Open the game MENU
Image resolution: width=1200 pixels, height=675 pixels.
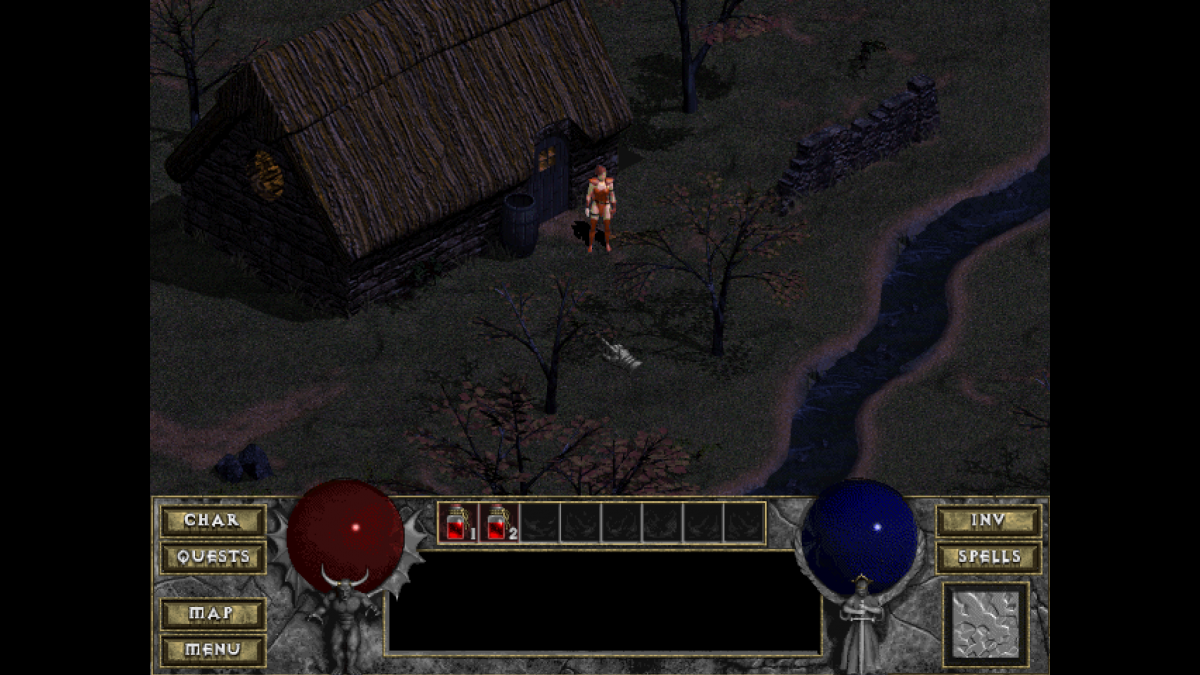tap(212, 649)
